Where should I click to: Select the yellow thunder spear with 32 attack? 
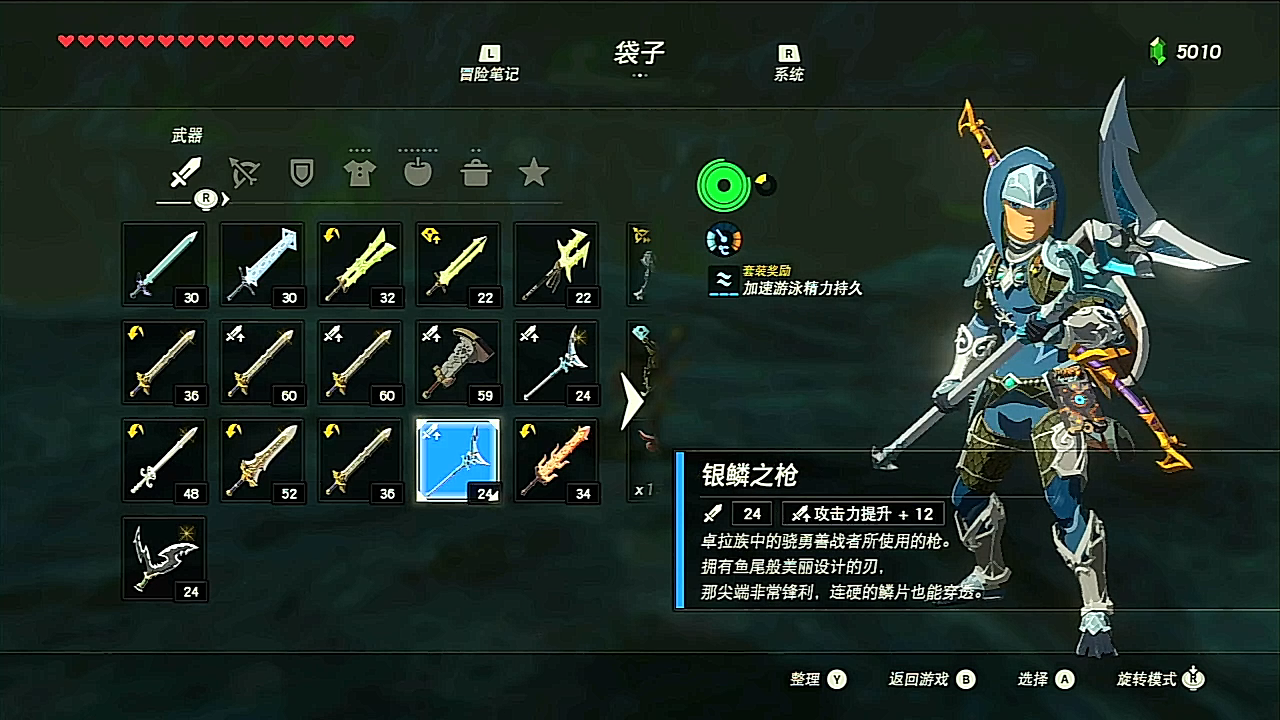[x=360, y=264]
